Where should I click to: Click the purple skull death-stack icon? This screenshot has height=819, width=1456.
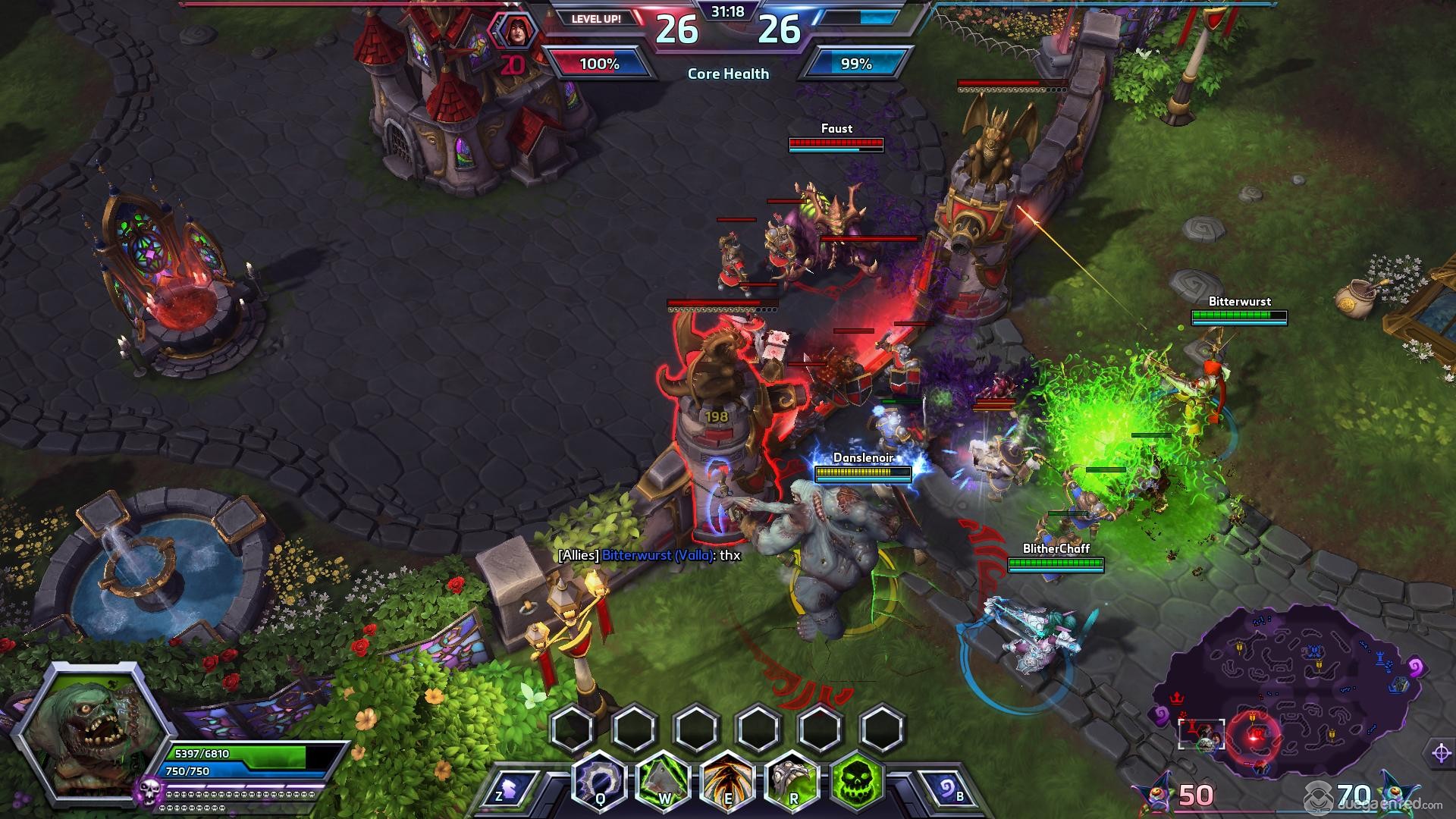click(x=149, y=792)
